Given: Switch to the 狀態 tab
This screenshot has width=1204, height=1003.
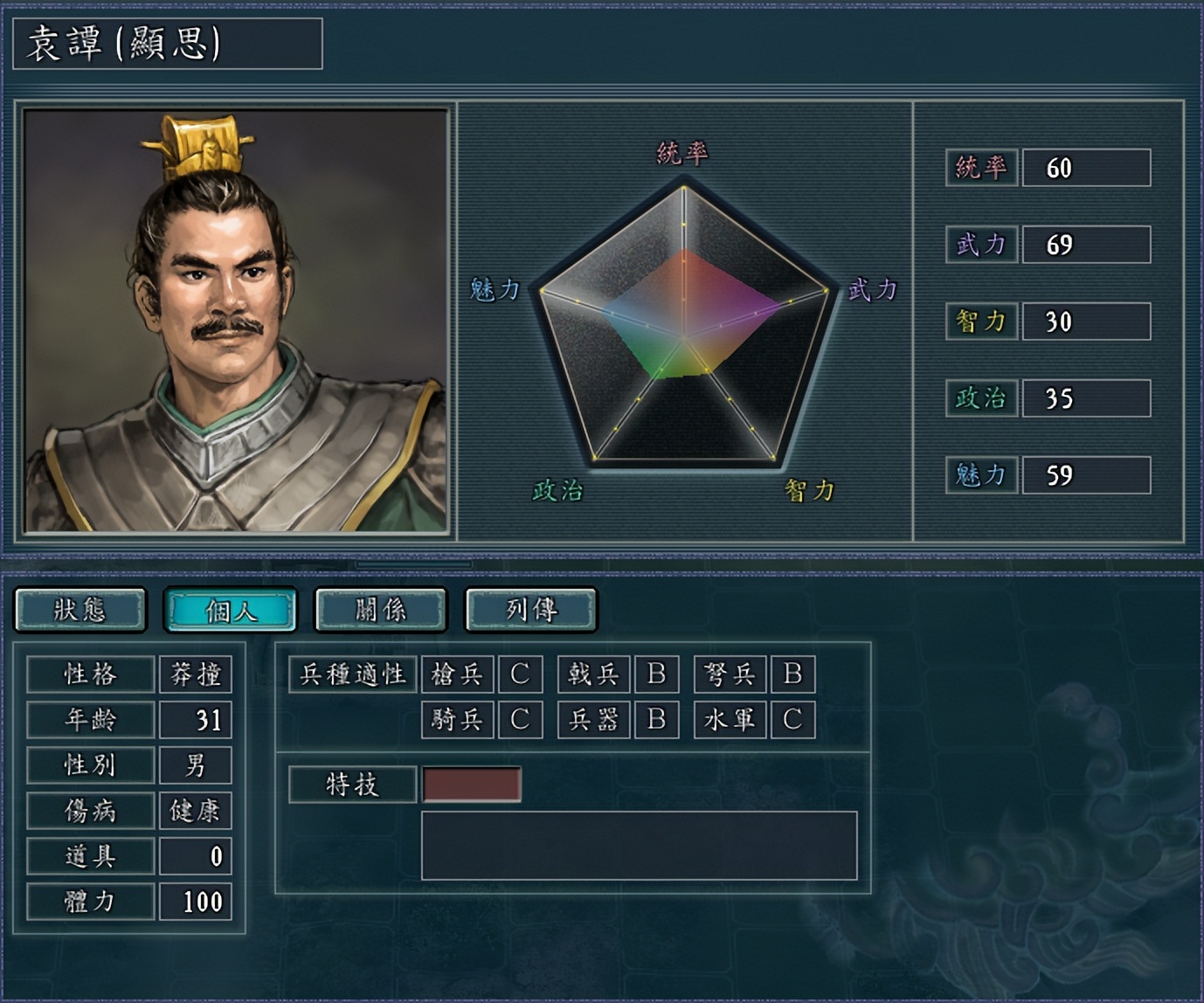Looking at the screenshot, I should point(80,609).
